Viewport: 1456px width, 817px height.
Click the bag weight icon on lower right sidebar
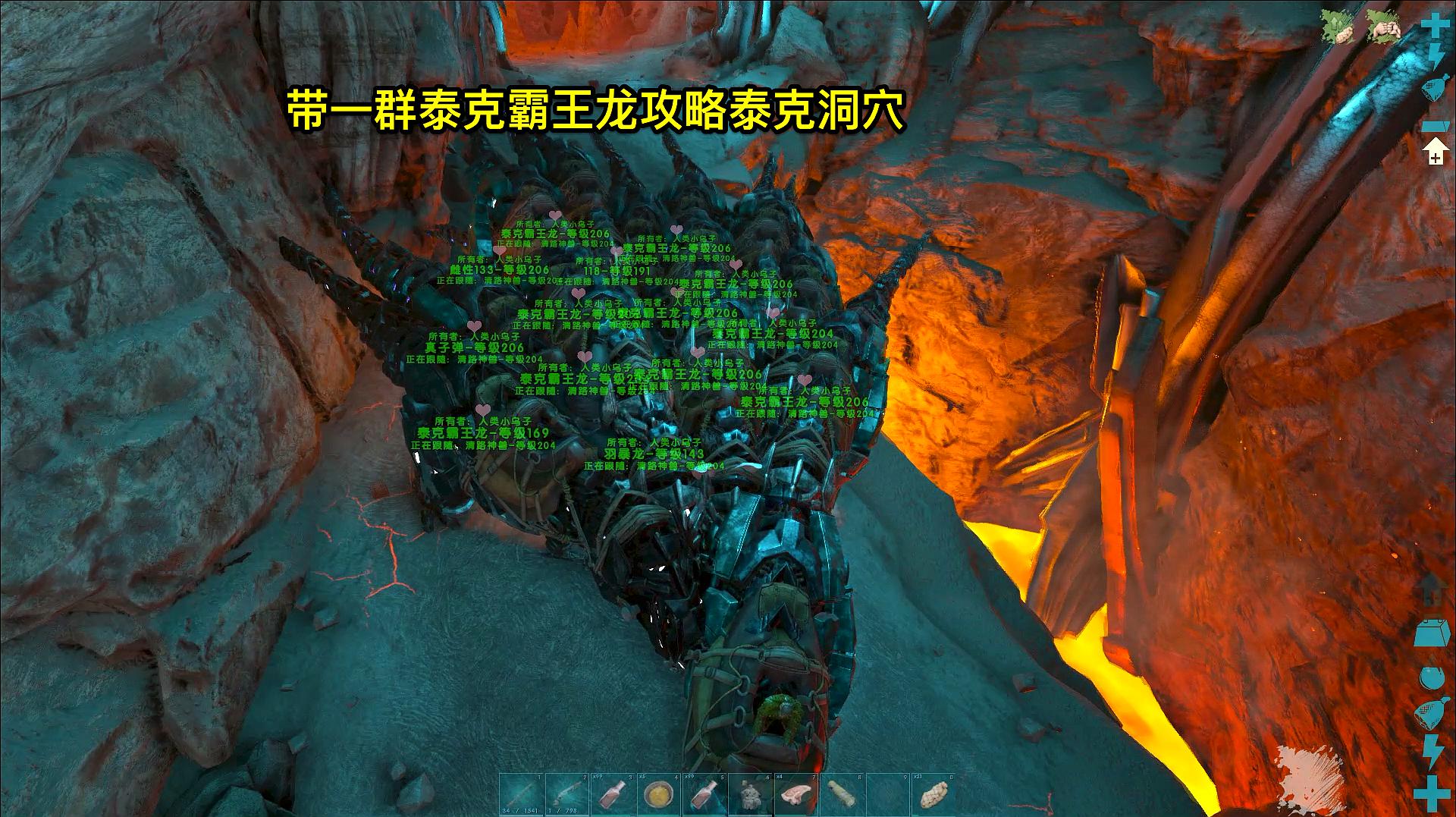click(x=1432, y=633)
